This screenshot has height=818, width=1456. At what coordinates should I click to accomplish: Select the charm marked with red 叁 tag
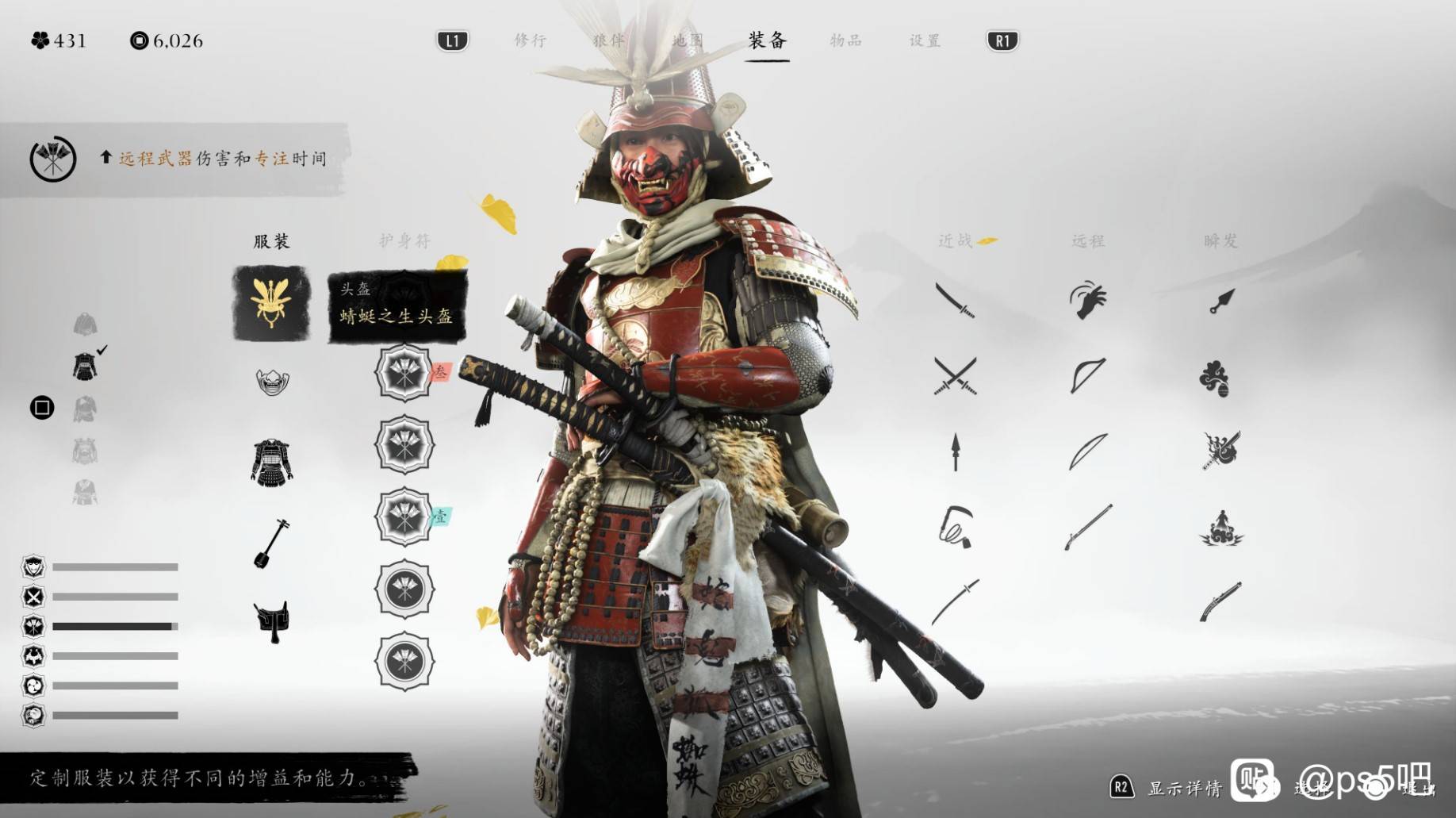[x=404, y=373]
